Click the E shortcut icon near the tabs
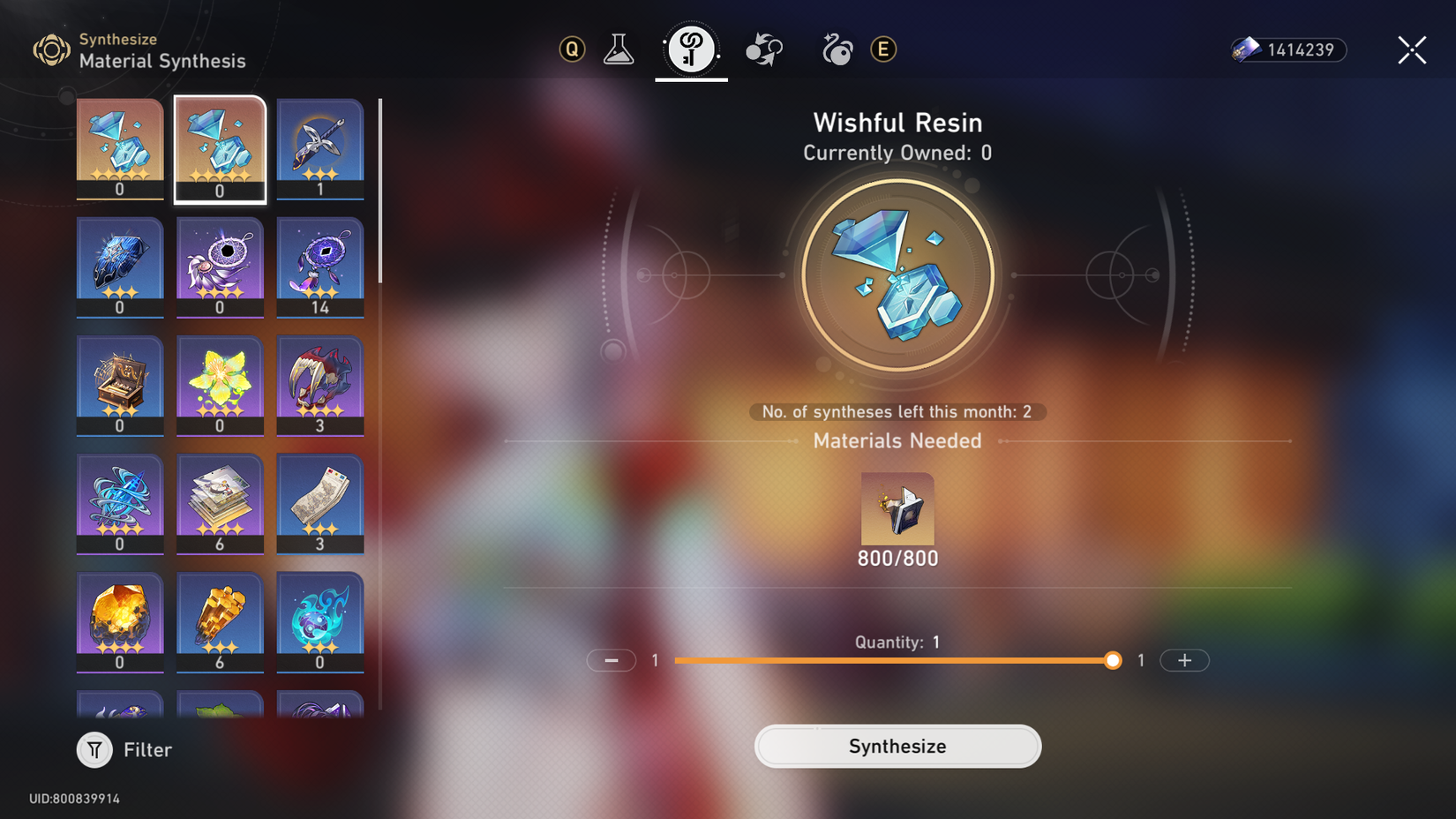 (883, 49)
